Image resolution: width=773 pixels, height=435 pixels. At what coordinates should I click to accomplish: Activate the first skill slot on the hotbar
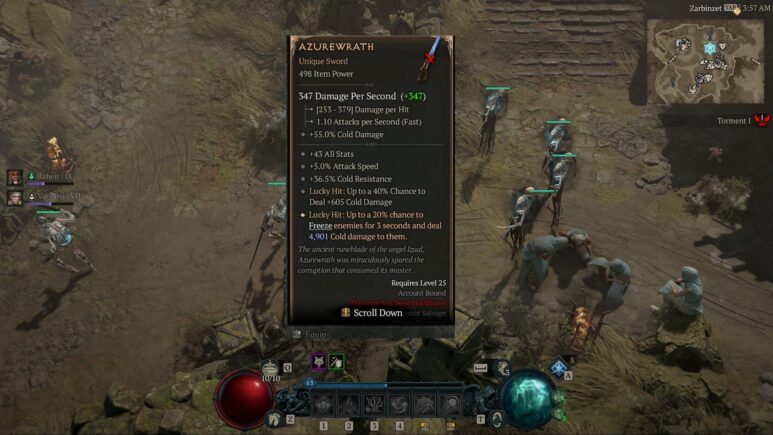point(322,404)
